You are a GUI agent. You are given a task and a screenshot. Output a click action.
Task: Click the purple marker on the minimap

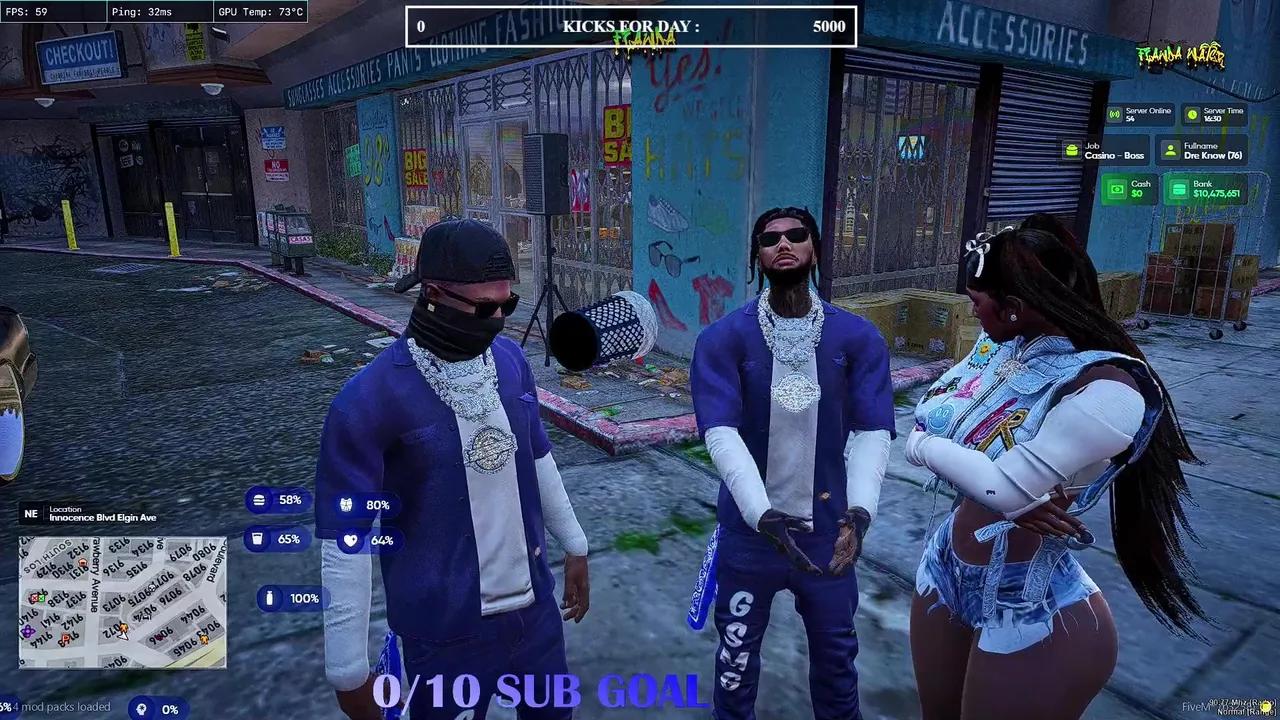point(27,631)
